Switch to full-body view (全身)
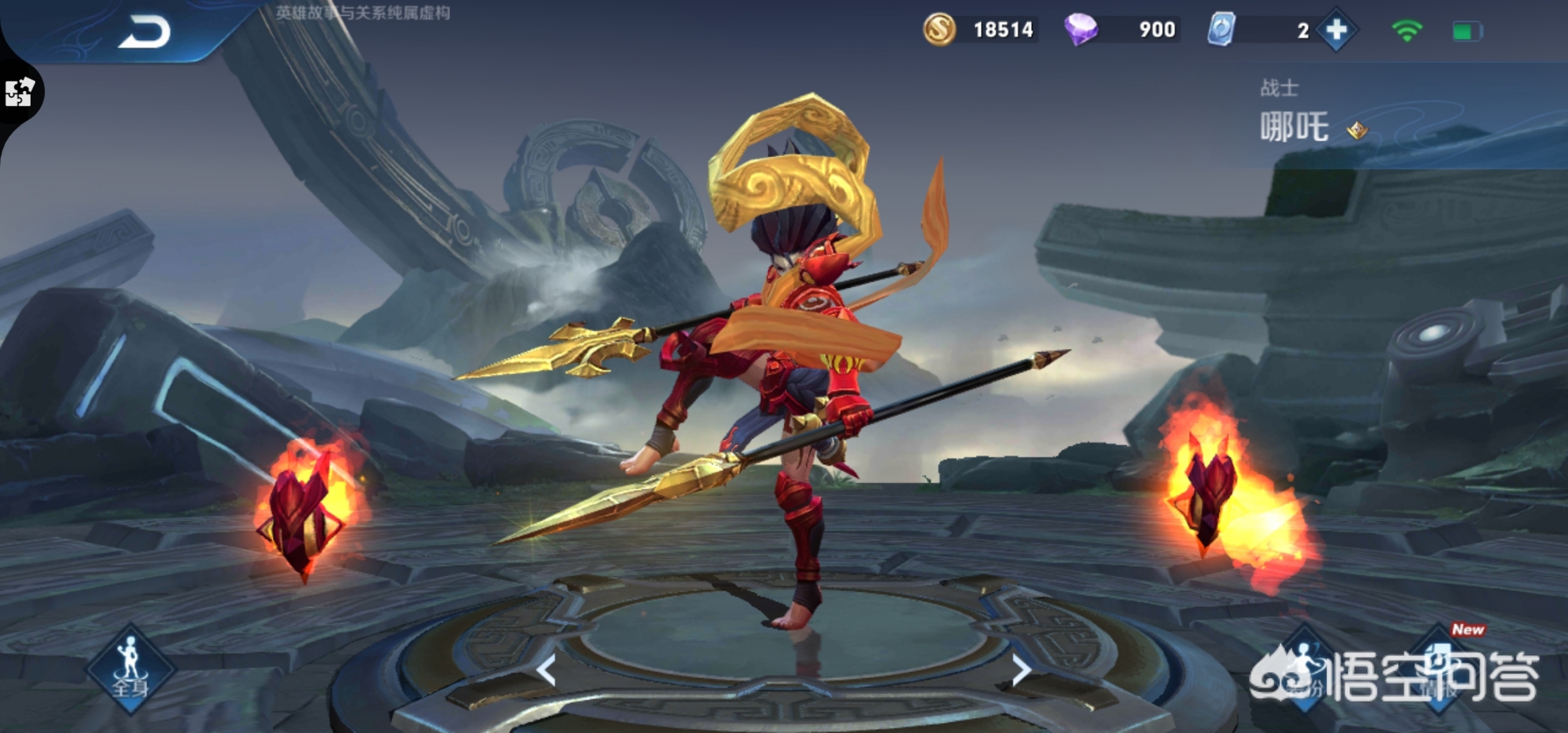This screenshot has width=1568, height=733. pyautogui.click(x=130, y=669)
